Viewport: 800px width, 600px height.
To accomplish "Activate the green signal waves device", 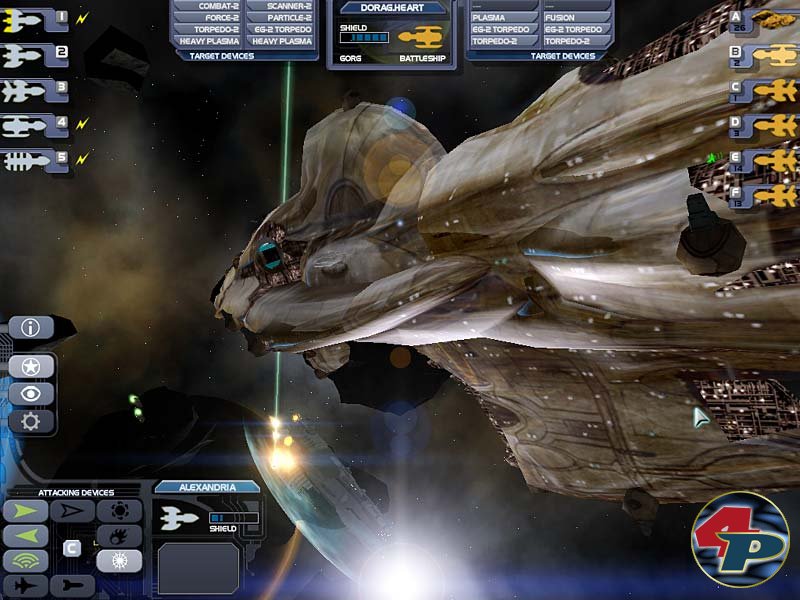I will click(26, 561).
